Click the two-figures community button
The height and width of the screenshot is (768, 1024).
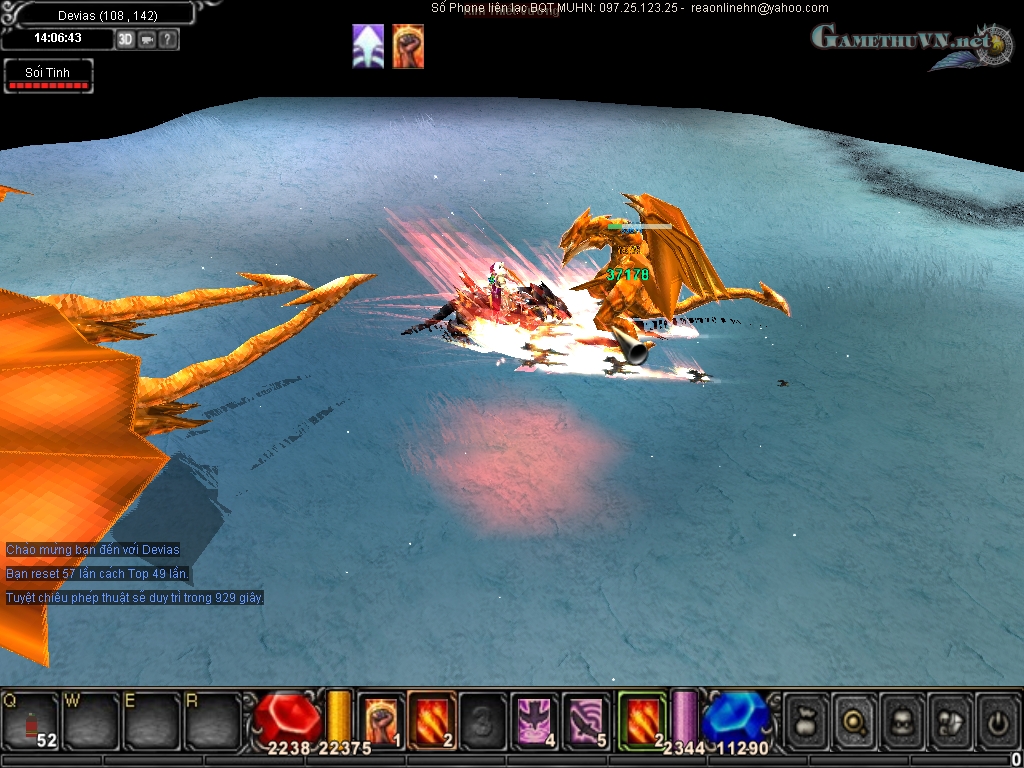950,719
